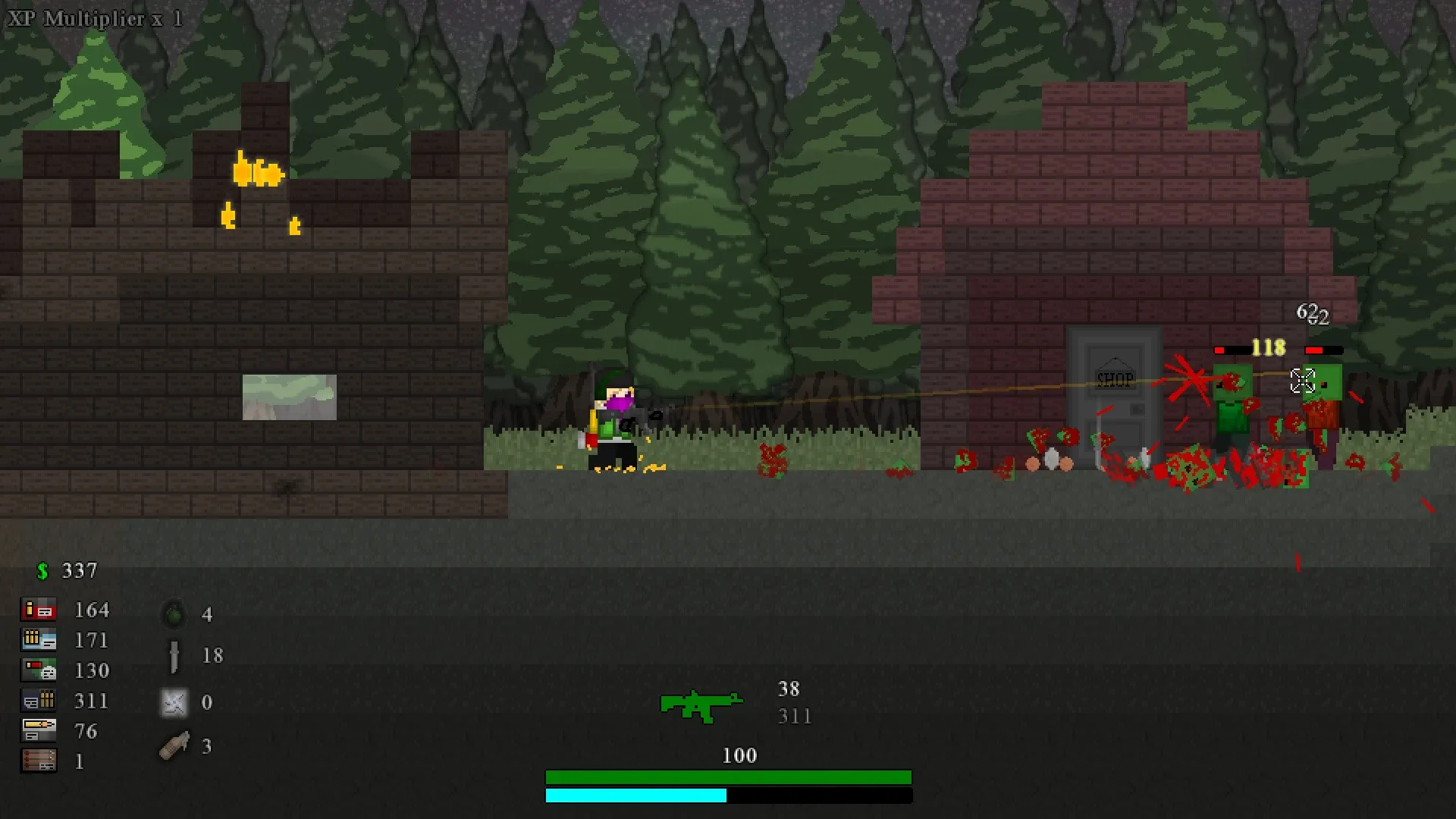The image size is (1456, 819).
Task: Click the window on the burning brick building
Action: click(289, 396)
